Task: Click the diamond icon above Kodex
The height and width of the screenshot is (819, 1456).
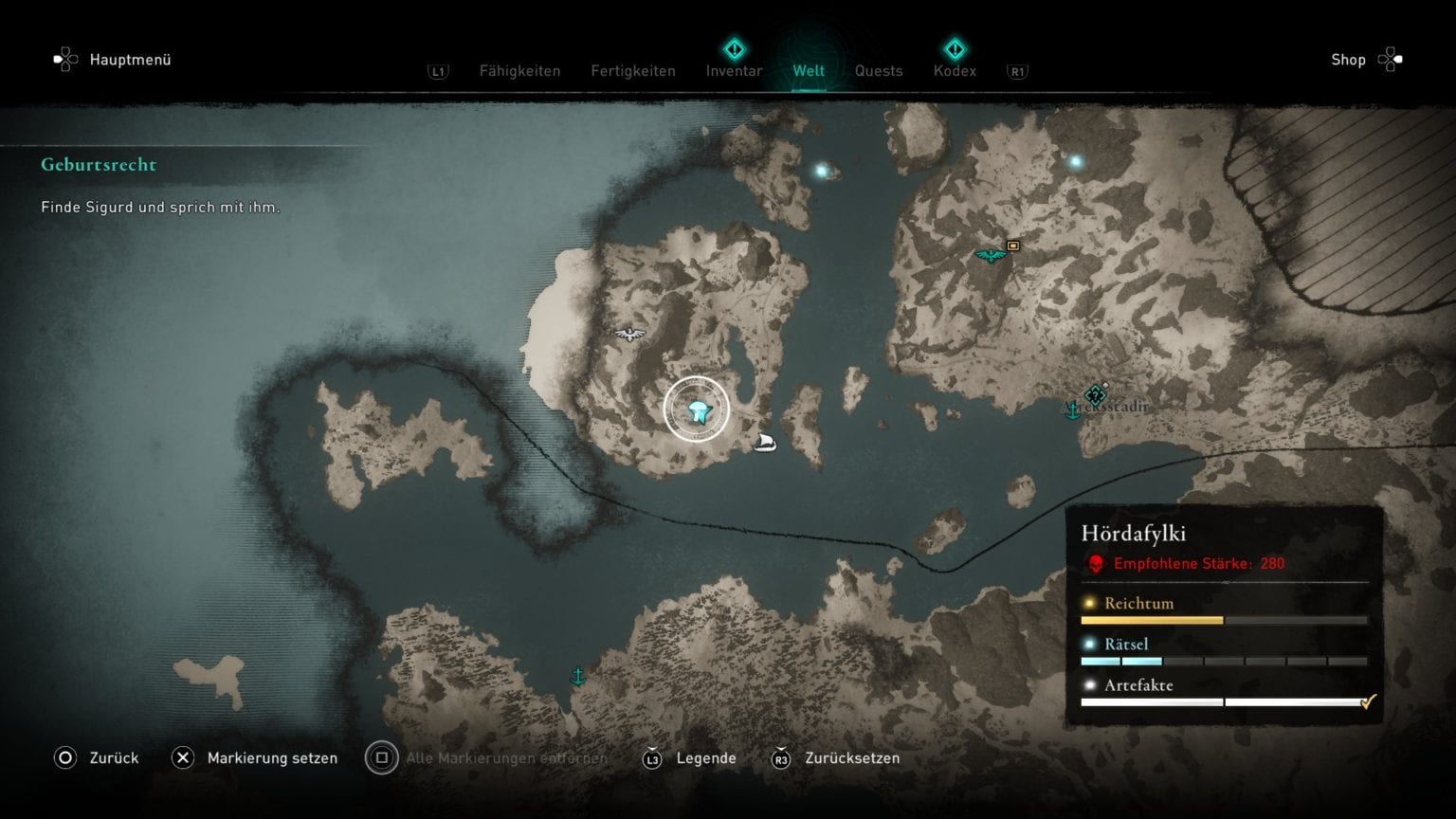Action: (x=955, y=46)
